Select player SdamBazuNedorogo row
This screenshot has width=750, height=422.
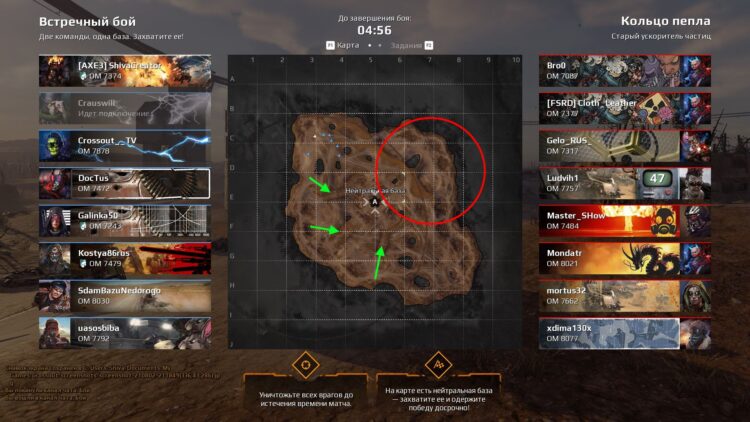[x=125, y=295]
